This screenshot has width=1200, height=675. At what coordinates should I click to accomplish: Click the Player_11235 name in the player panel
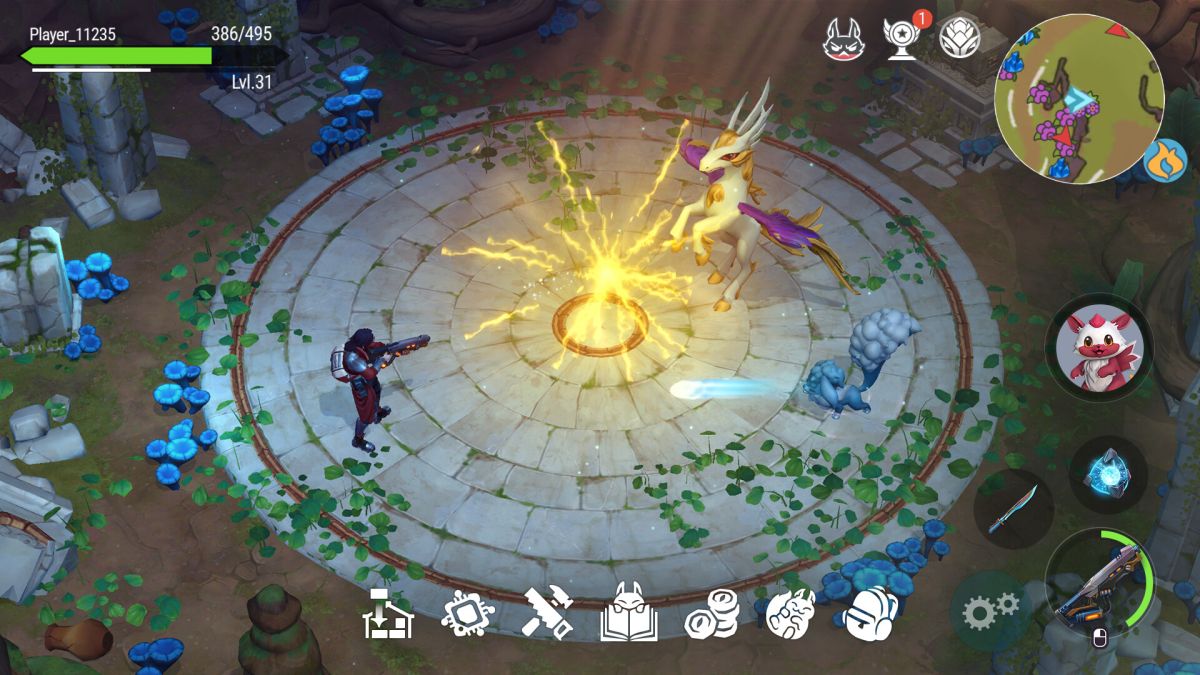coord(72,35)
